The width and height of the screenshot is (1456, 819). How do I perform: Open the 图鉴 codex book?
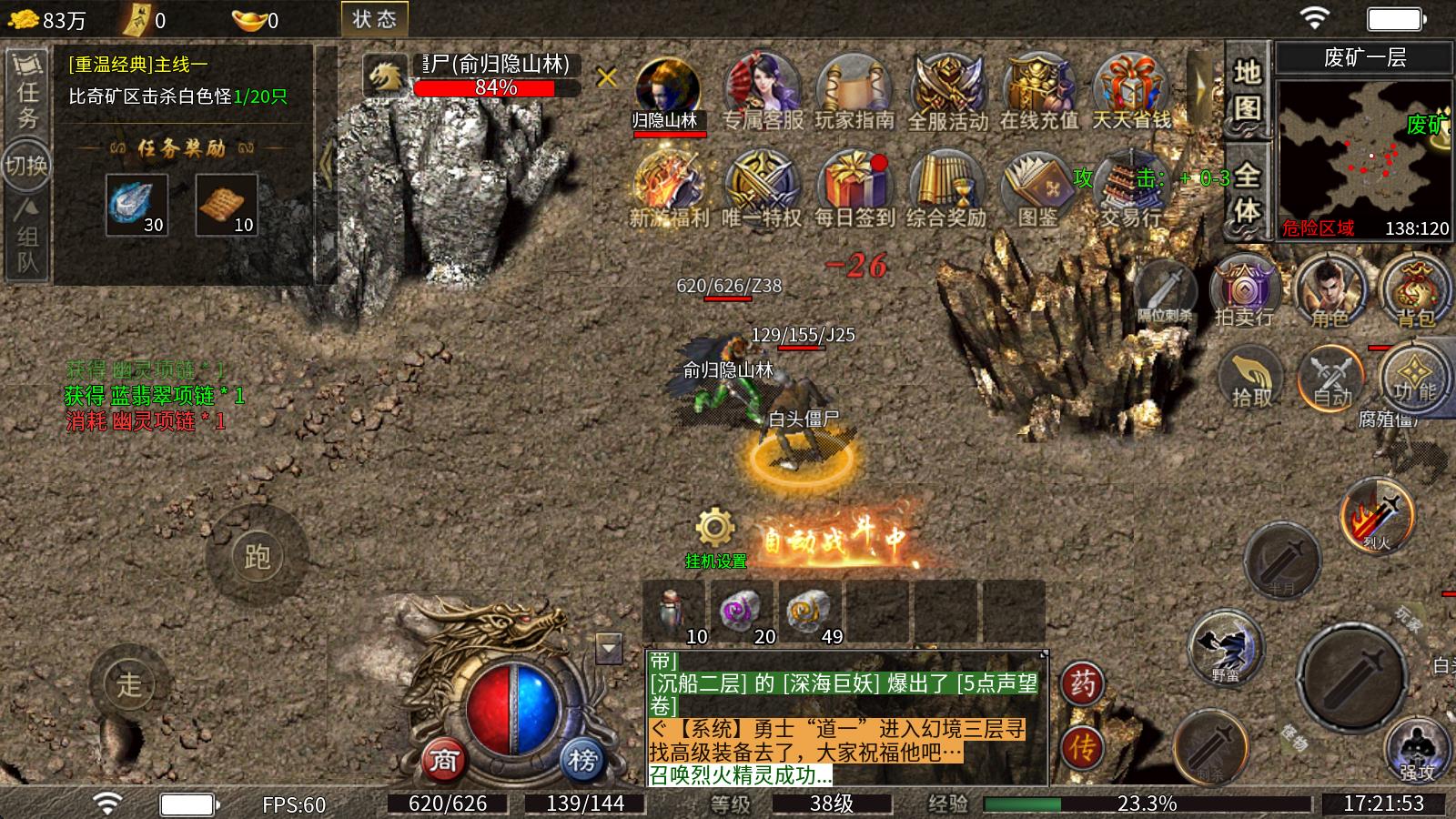click(1038, 187)
